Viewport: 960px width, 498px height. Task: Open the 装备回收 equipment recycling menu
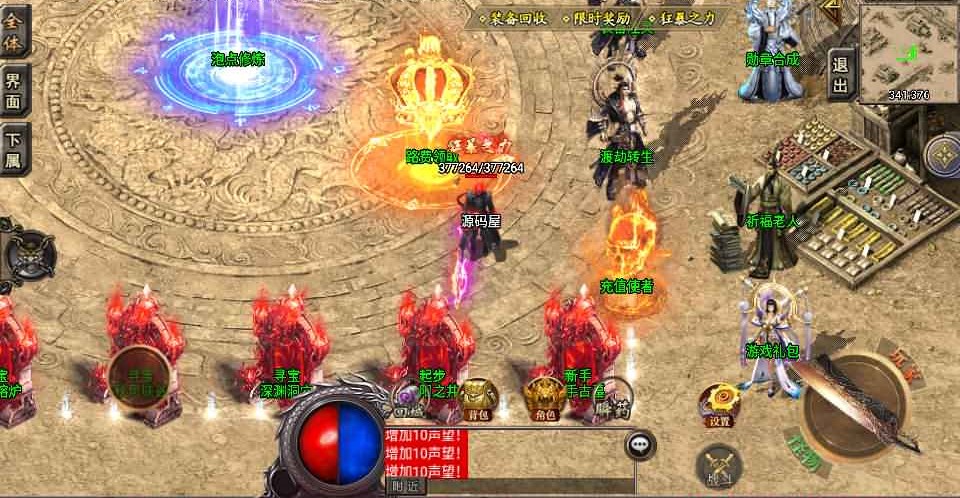point(512,18)
